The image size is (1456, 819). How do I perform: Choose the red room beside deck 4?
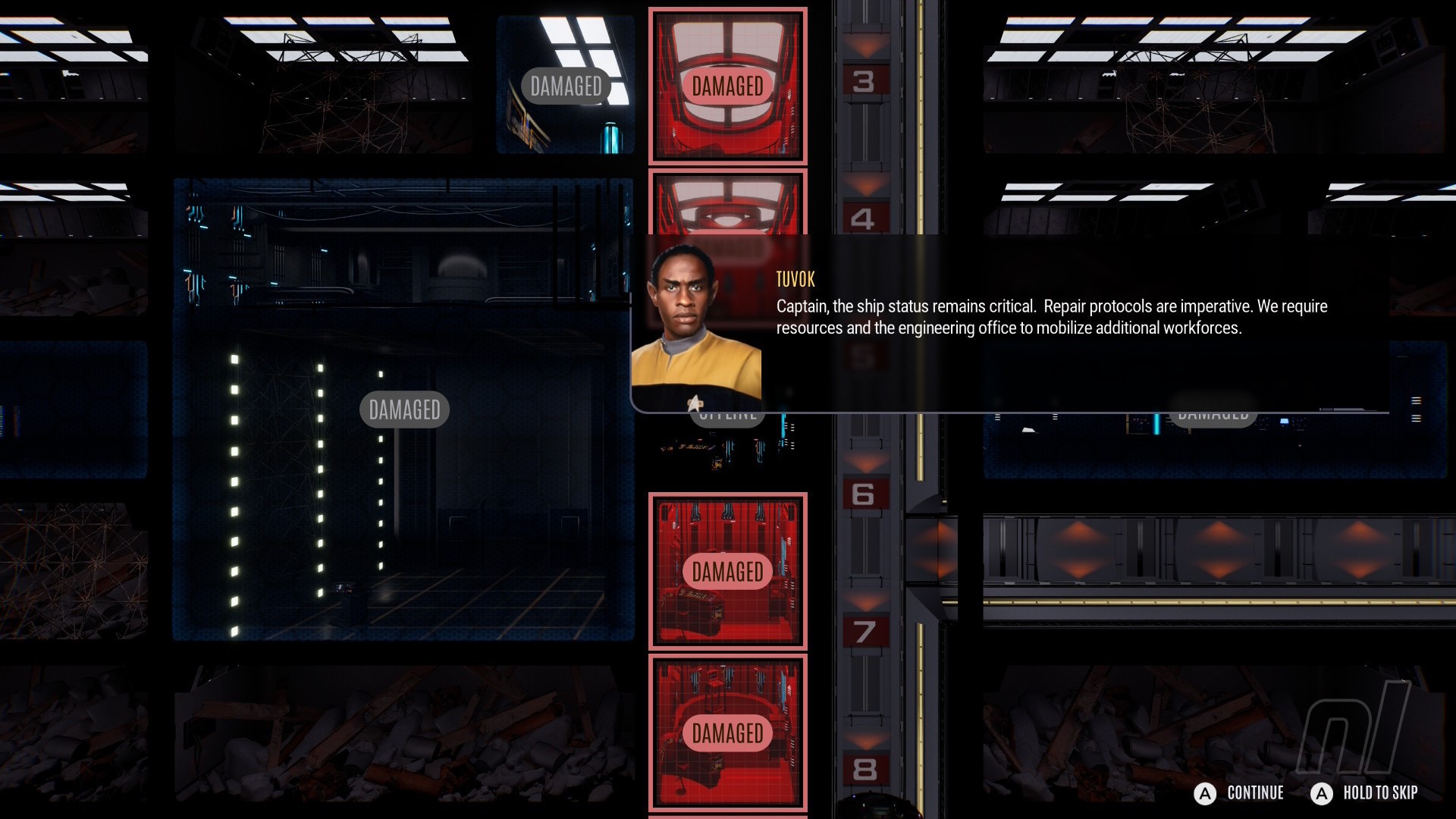(727, 202)
